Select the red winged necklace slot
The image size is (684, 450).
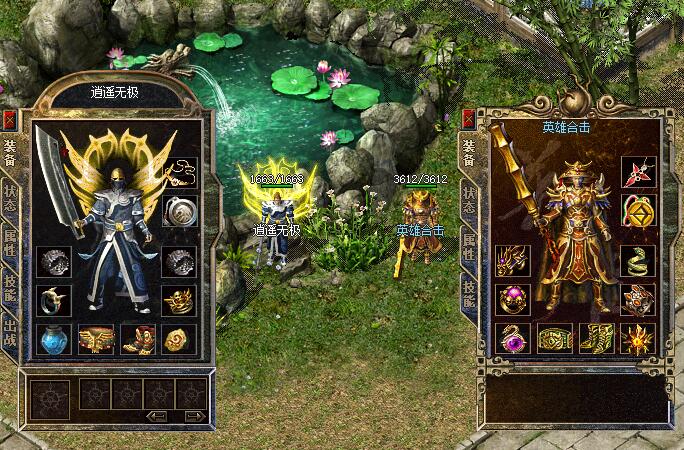click(x=637, y=172)
